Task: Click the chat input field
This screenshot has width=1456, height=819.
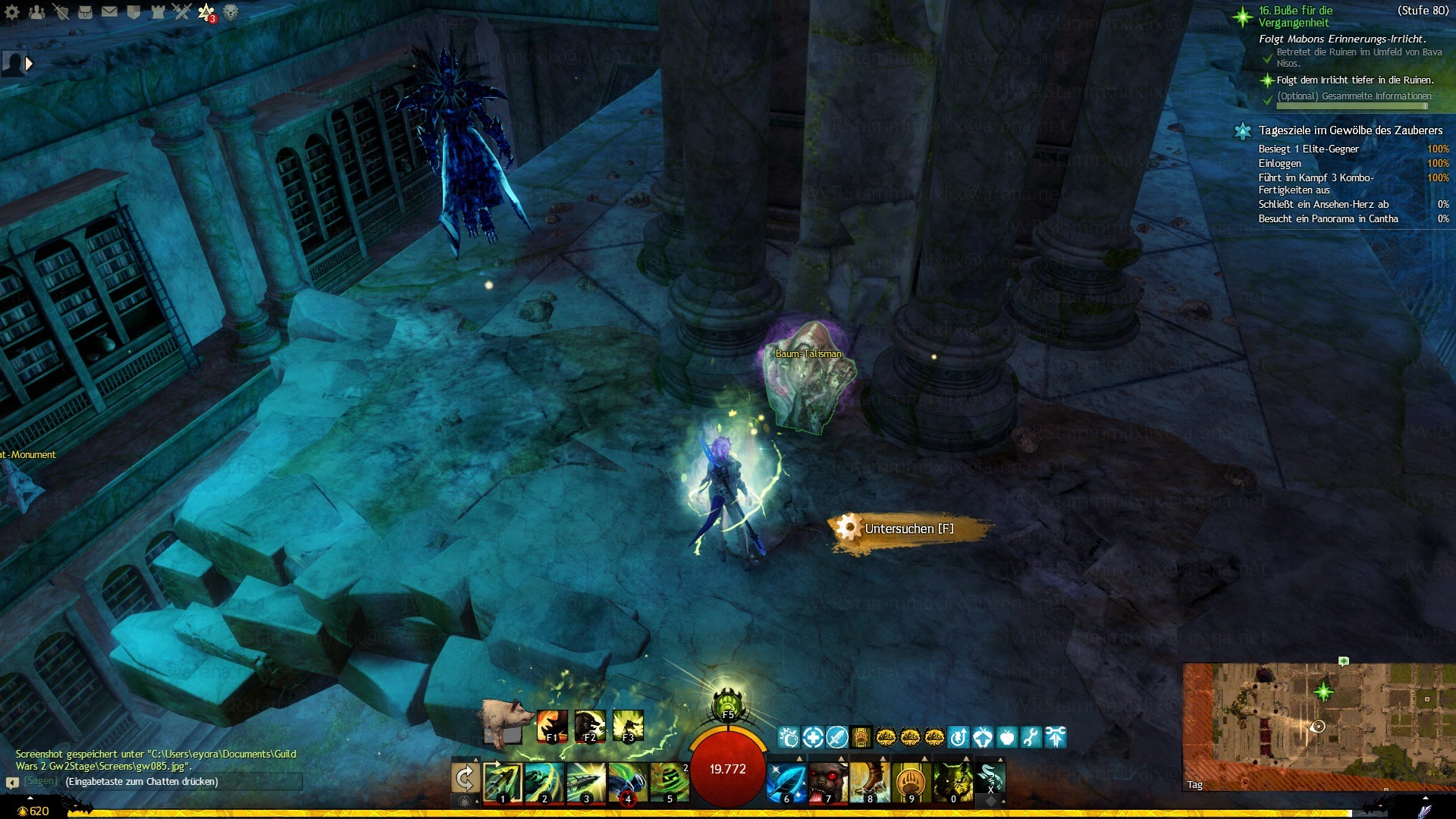Action: coord(182,782)
